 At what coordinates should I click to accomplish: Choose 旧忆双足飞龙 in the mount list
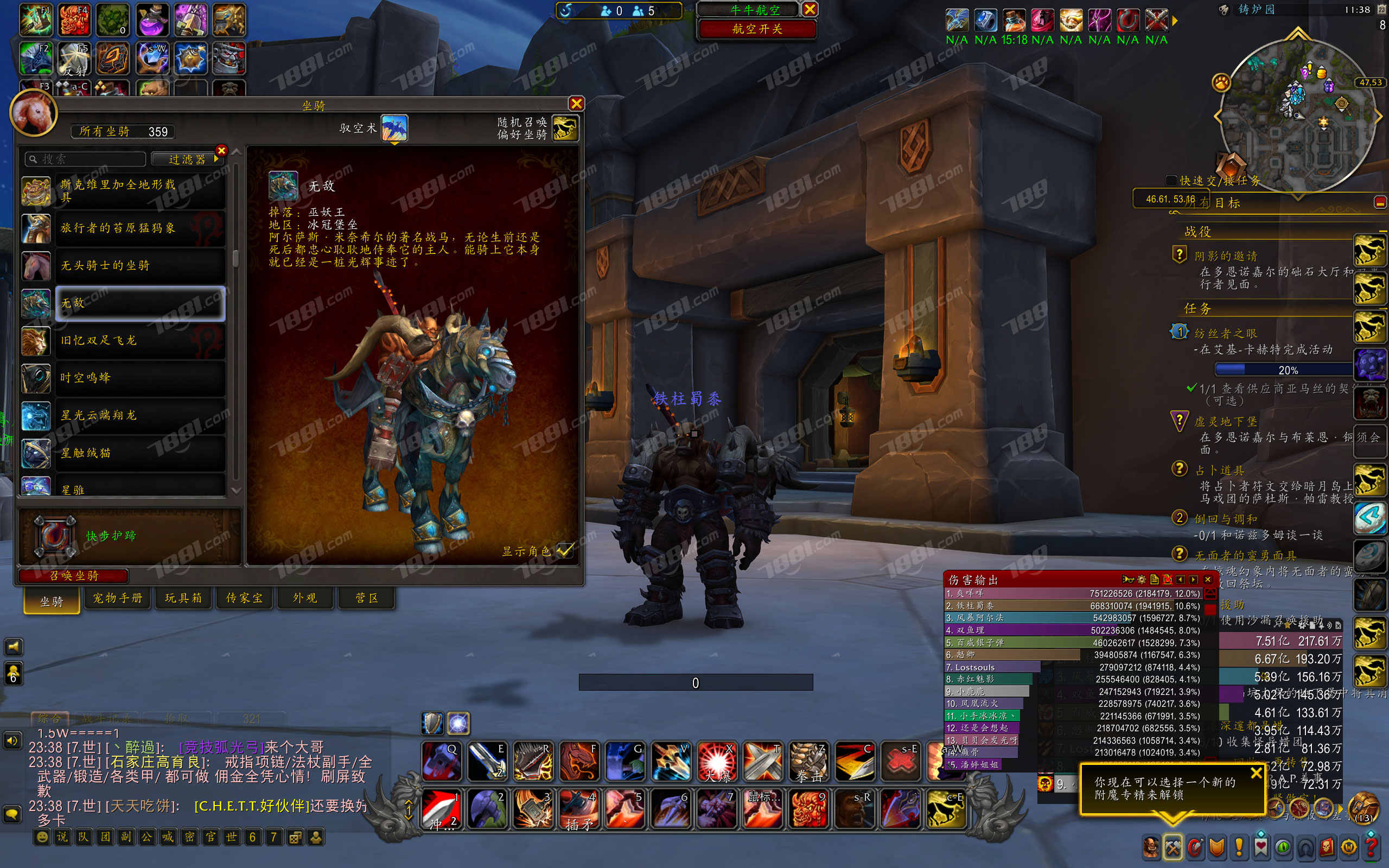(139, 341)
